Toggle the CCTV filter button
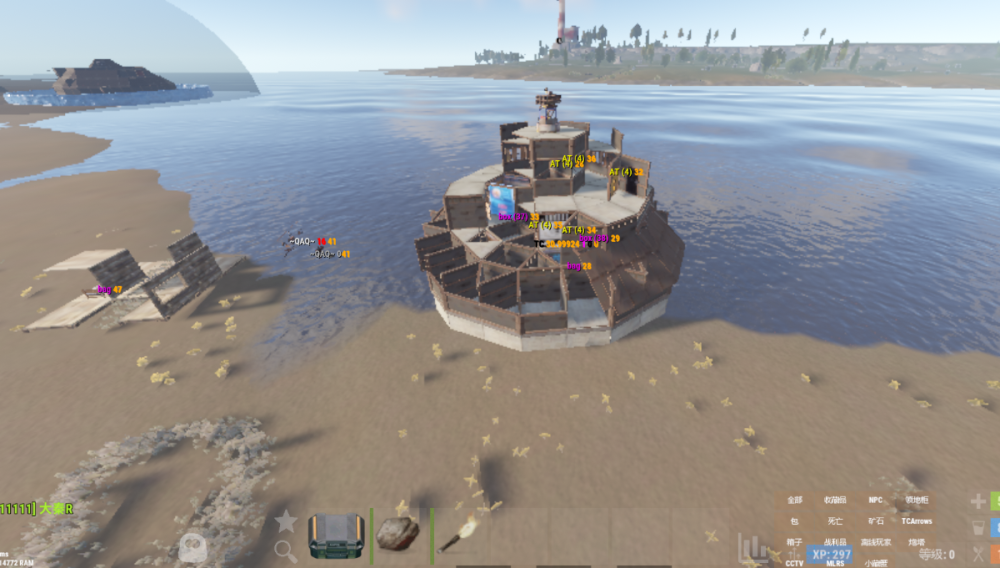 click(x=795, y=563)
